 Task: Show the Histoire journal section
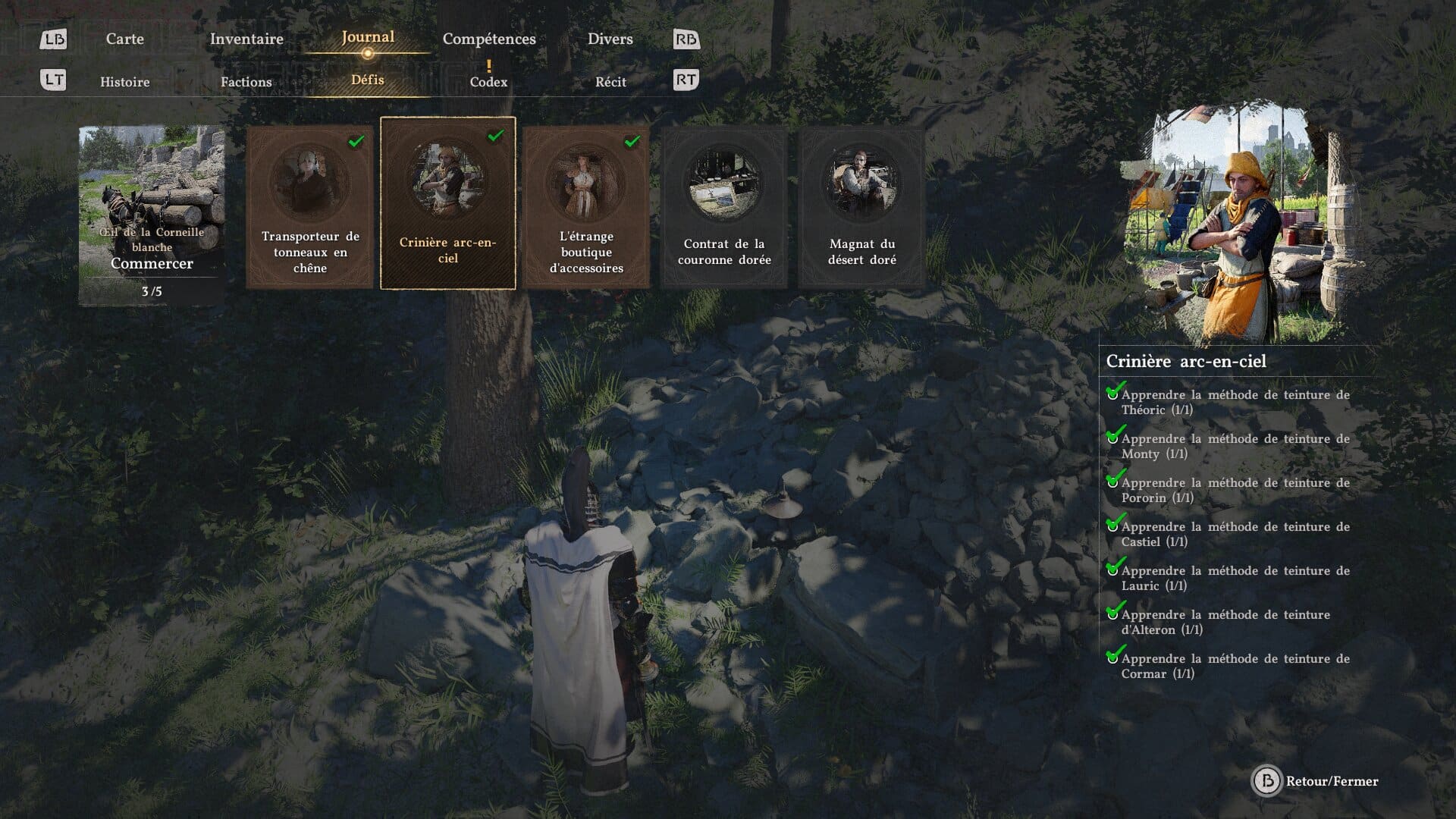point(124,82)
